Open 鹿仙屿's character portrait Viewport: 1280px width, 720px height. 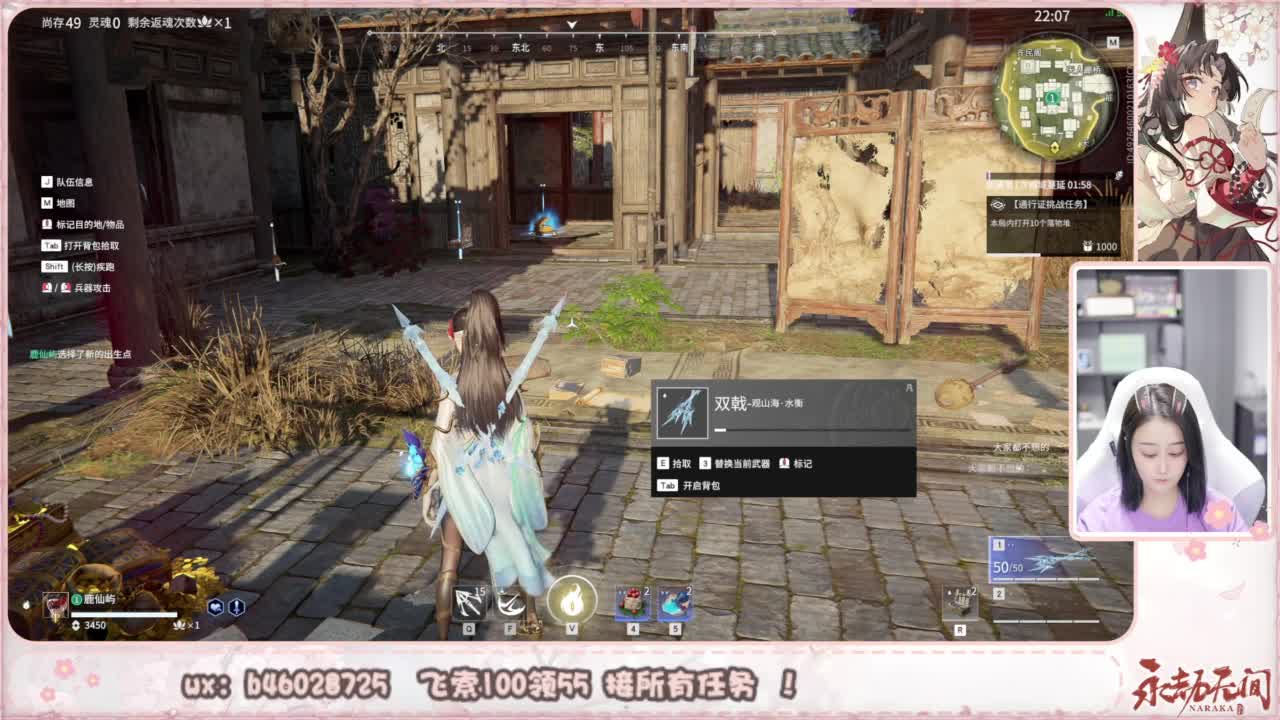click(55, 605)
